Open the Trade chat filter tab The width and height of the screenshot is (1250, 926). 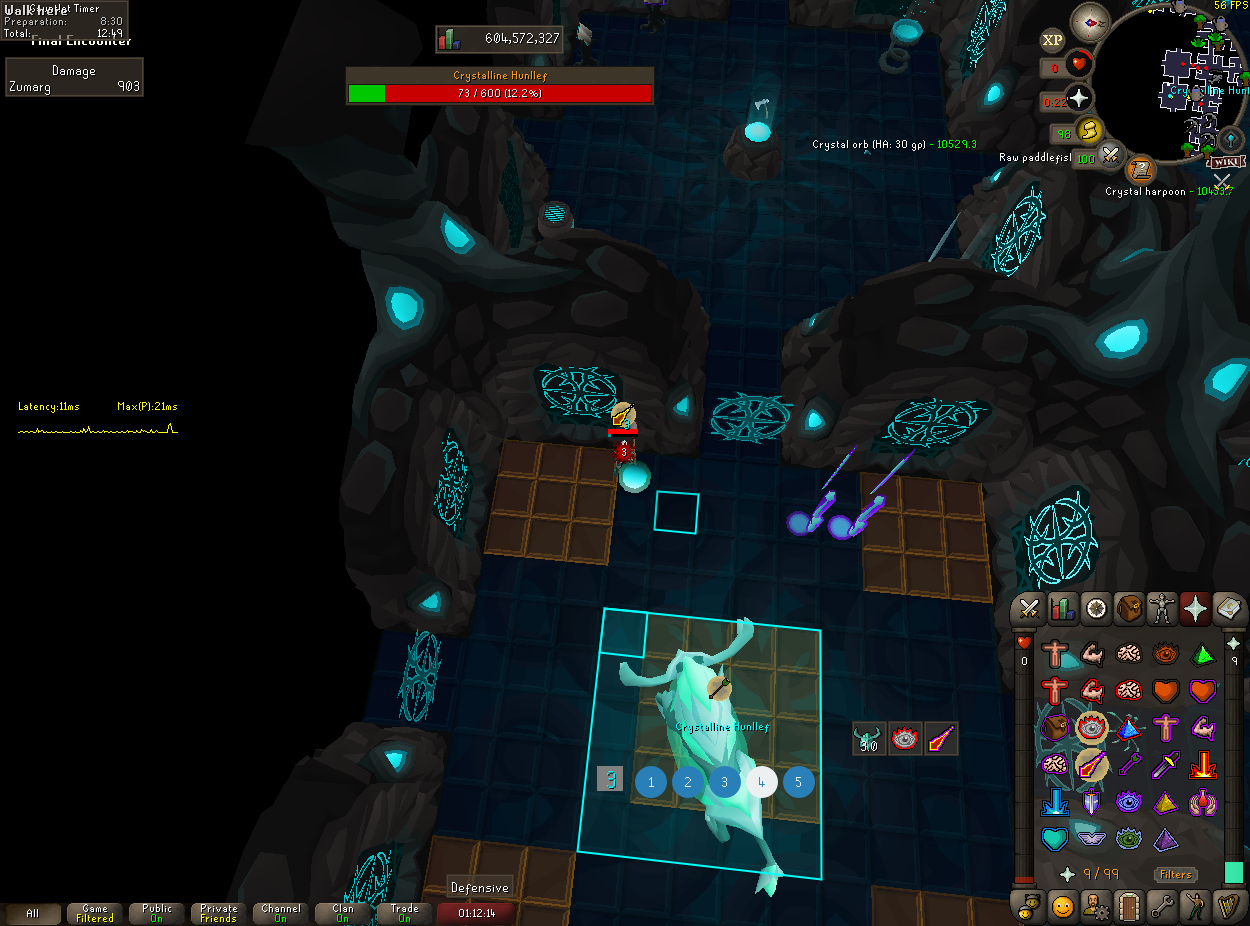[404, 913]
